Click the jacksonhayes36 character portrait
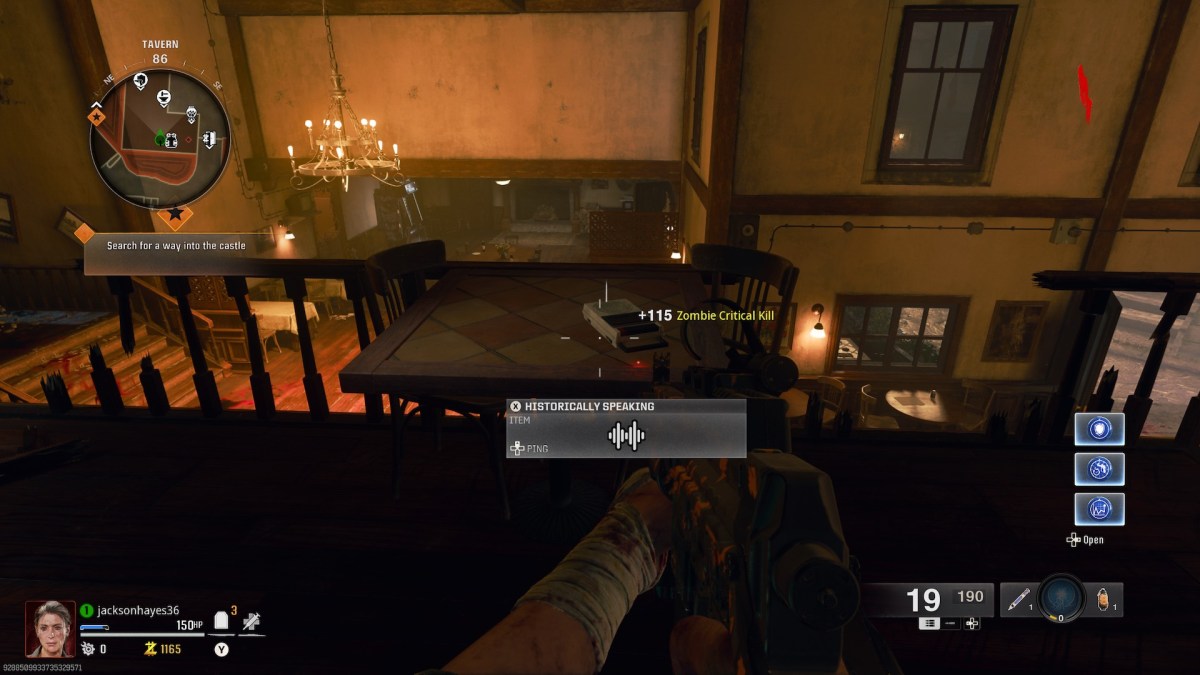 [50, 628]
